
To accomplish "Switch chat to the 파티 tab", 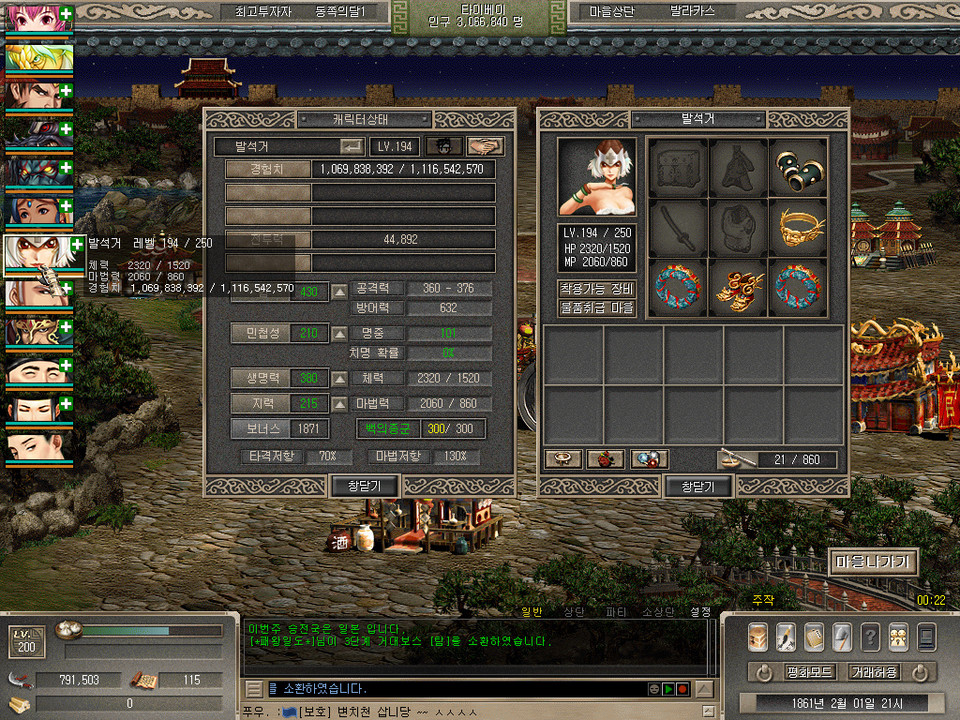I will [x=616, y=611].
